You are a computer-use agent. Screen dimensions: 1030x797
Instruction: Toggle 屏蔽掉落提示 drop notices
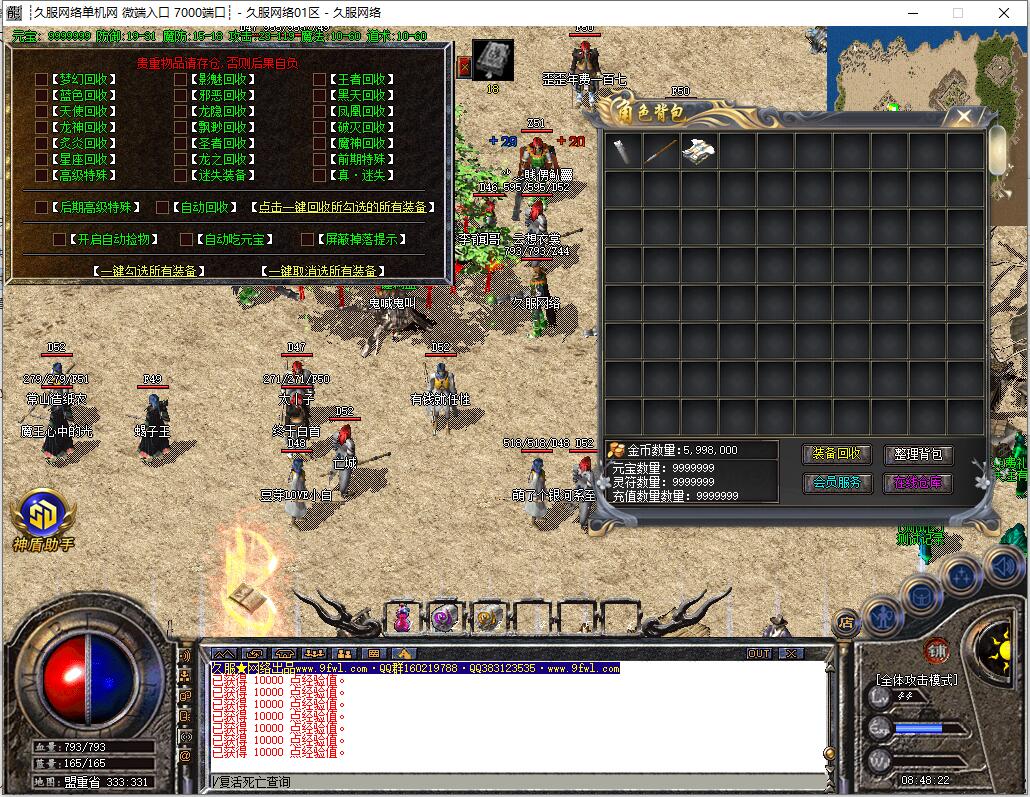click(x=307, y=240)
